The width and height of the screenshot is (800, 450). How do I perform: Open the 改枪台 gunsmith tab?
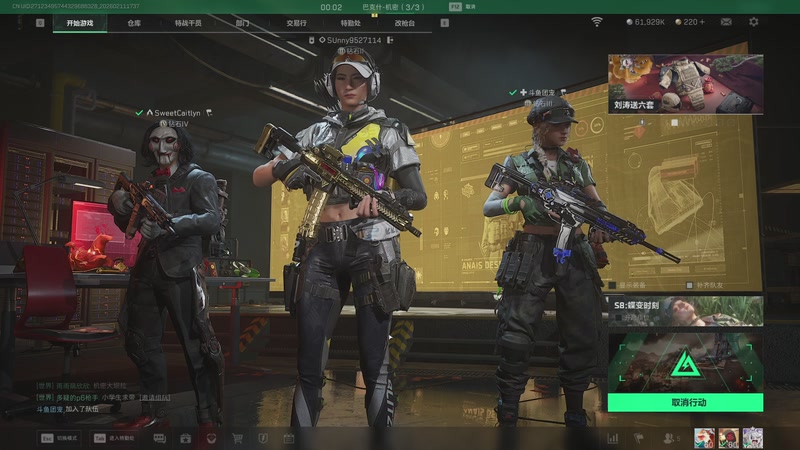pos(404,22)
